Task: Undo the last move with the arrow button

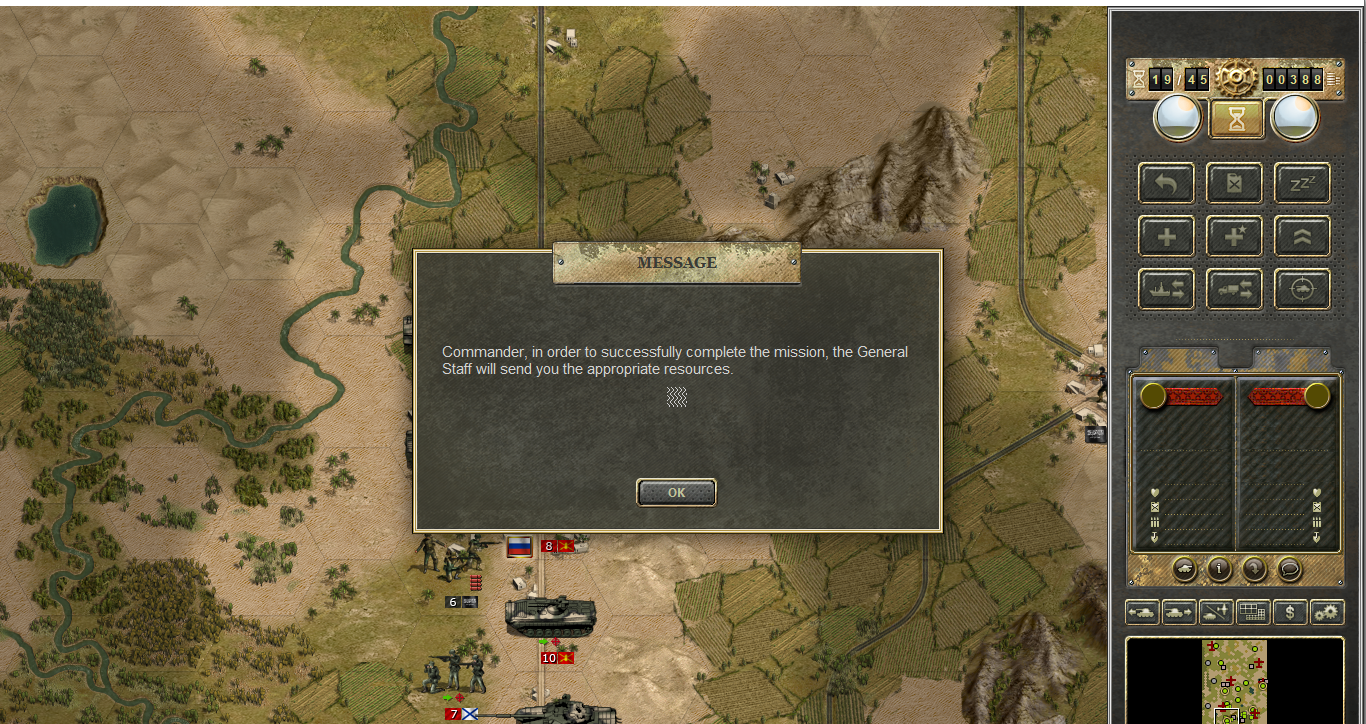Action: 1166,183
